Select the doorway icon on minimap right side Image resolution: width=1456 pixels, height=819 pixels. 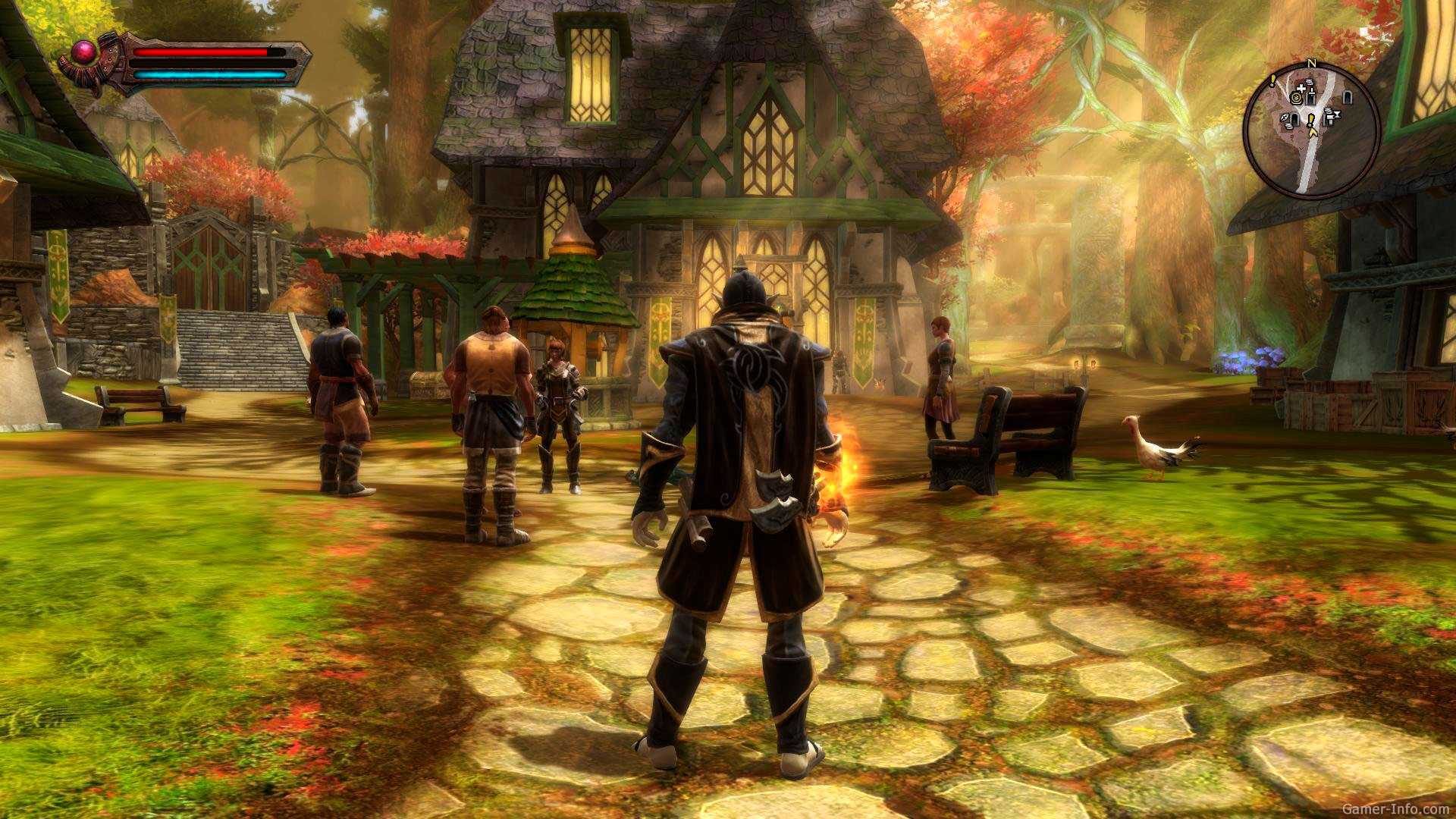pyautogui.click(x=1347, y=97)
